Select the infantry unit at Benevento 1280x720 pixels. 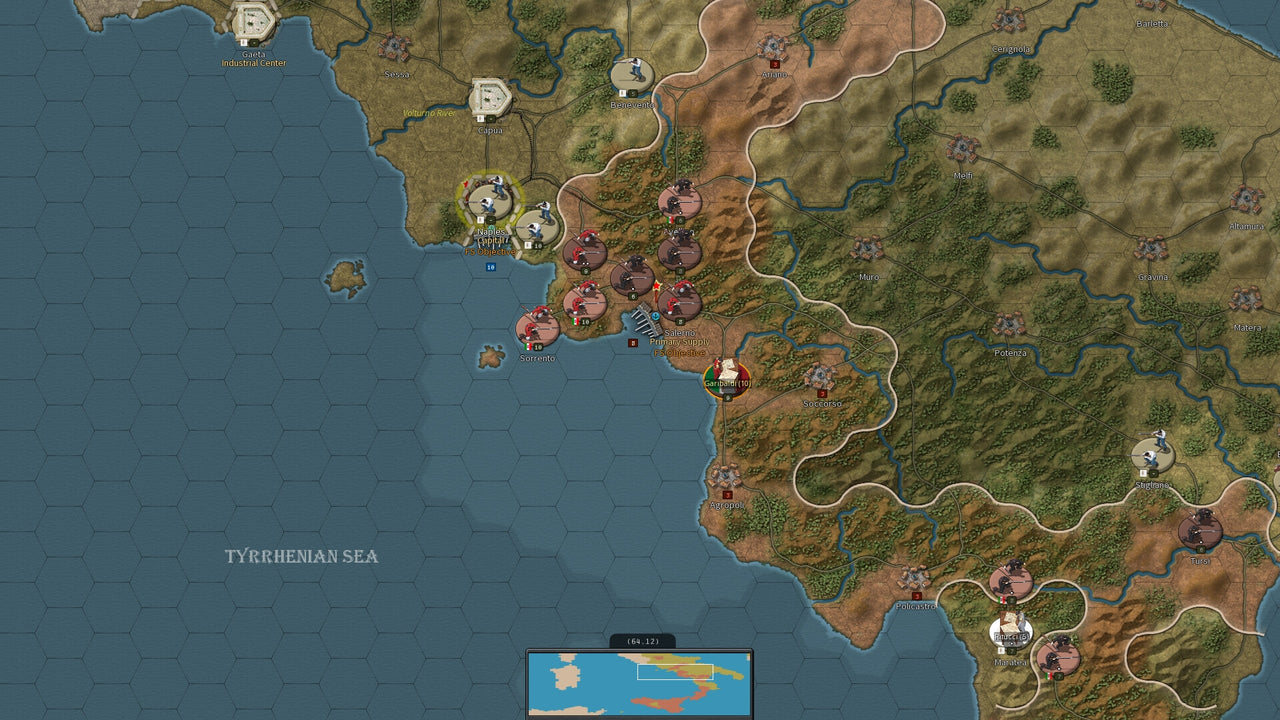(x=634, y=70)
